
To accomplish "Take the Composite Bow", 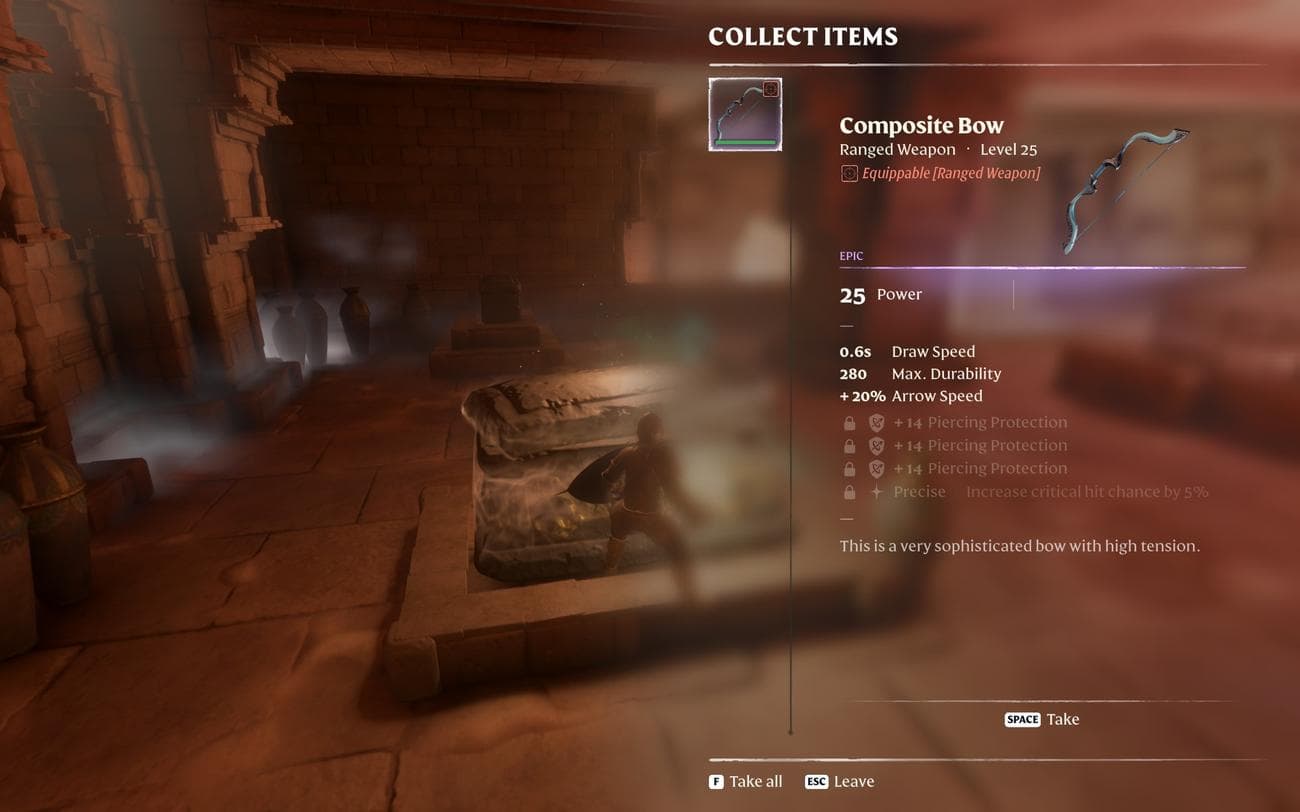I will [1041, 719].
